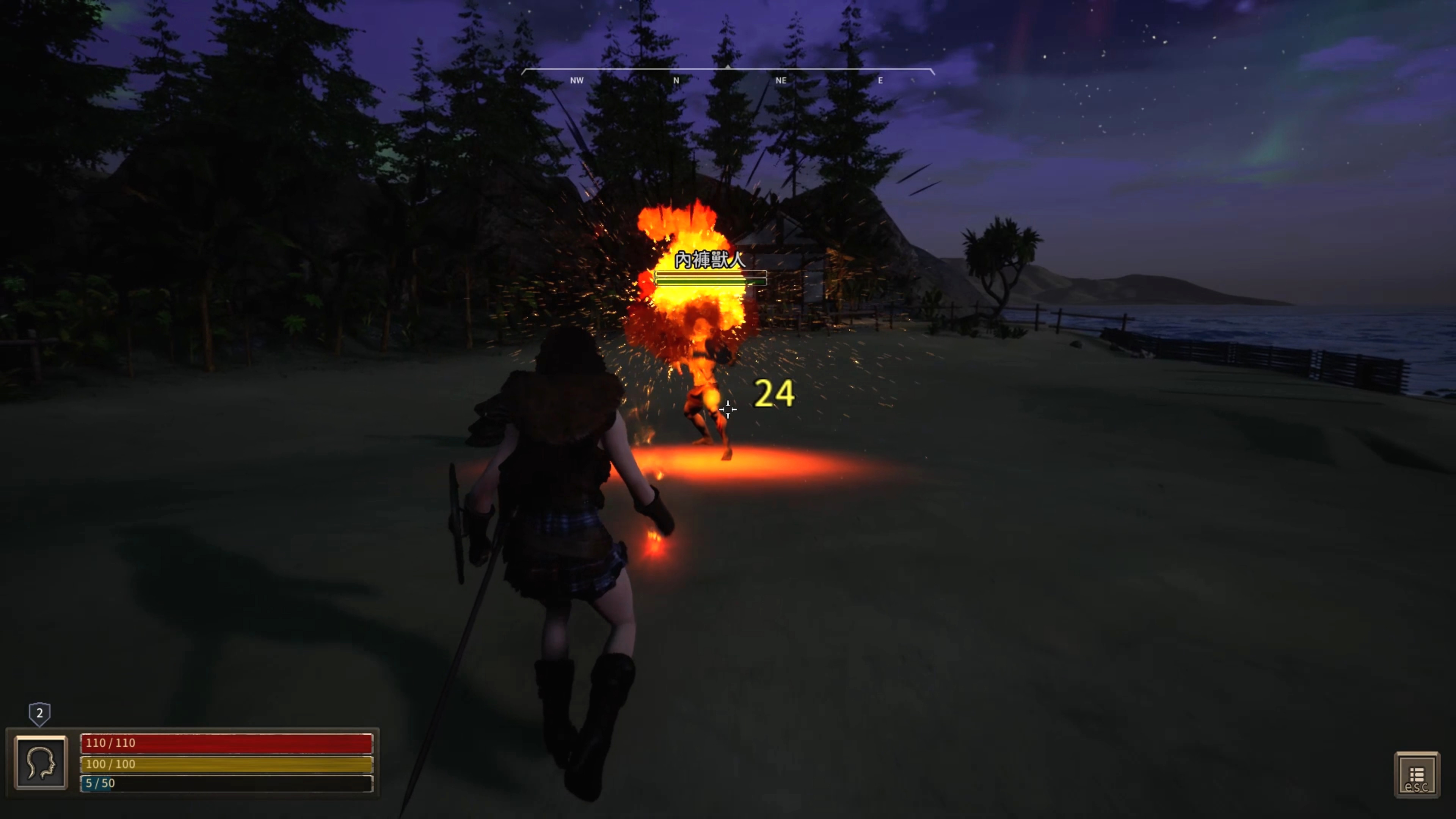Open the esc menu button
Viewport: 1456px width, 819px height.
click(x=1417, y=775)
